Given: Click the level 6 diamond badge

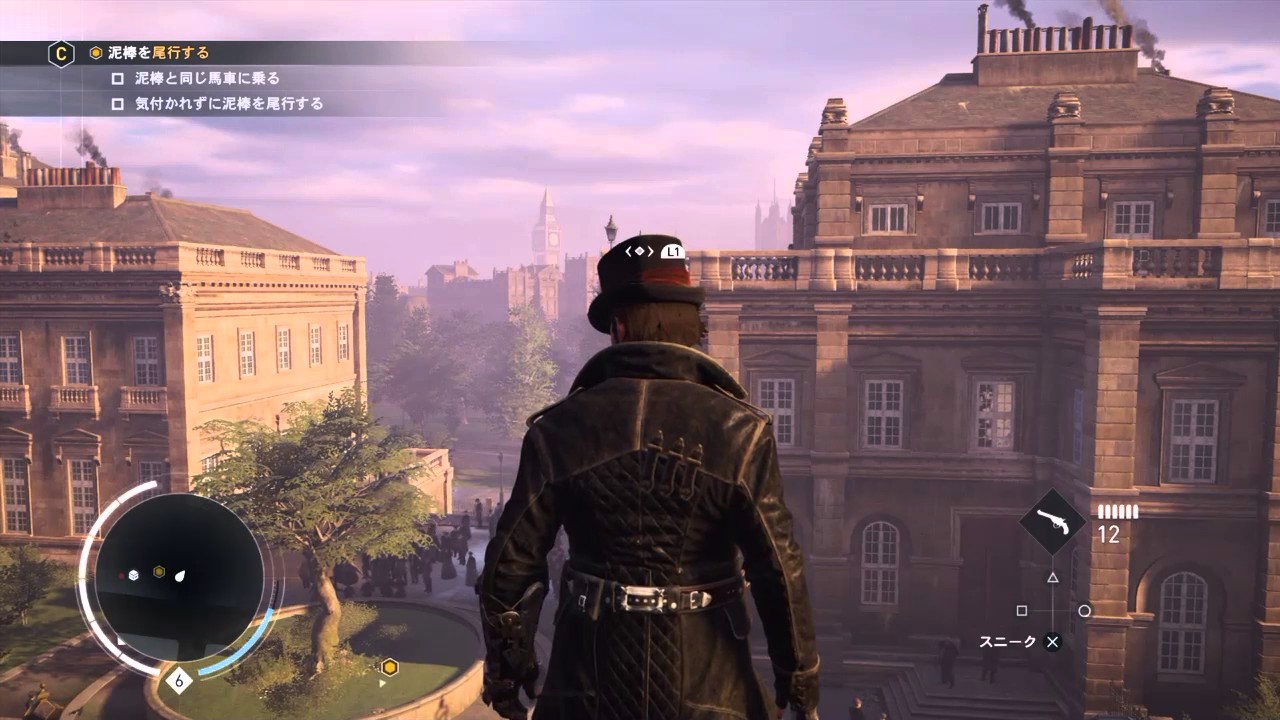Looking at the screenshot, I should point(179,681).
